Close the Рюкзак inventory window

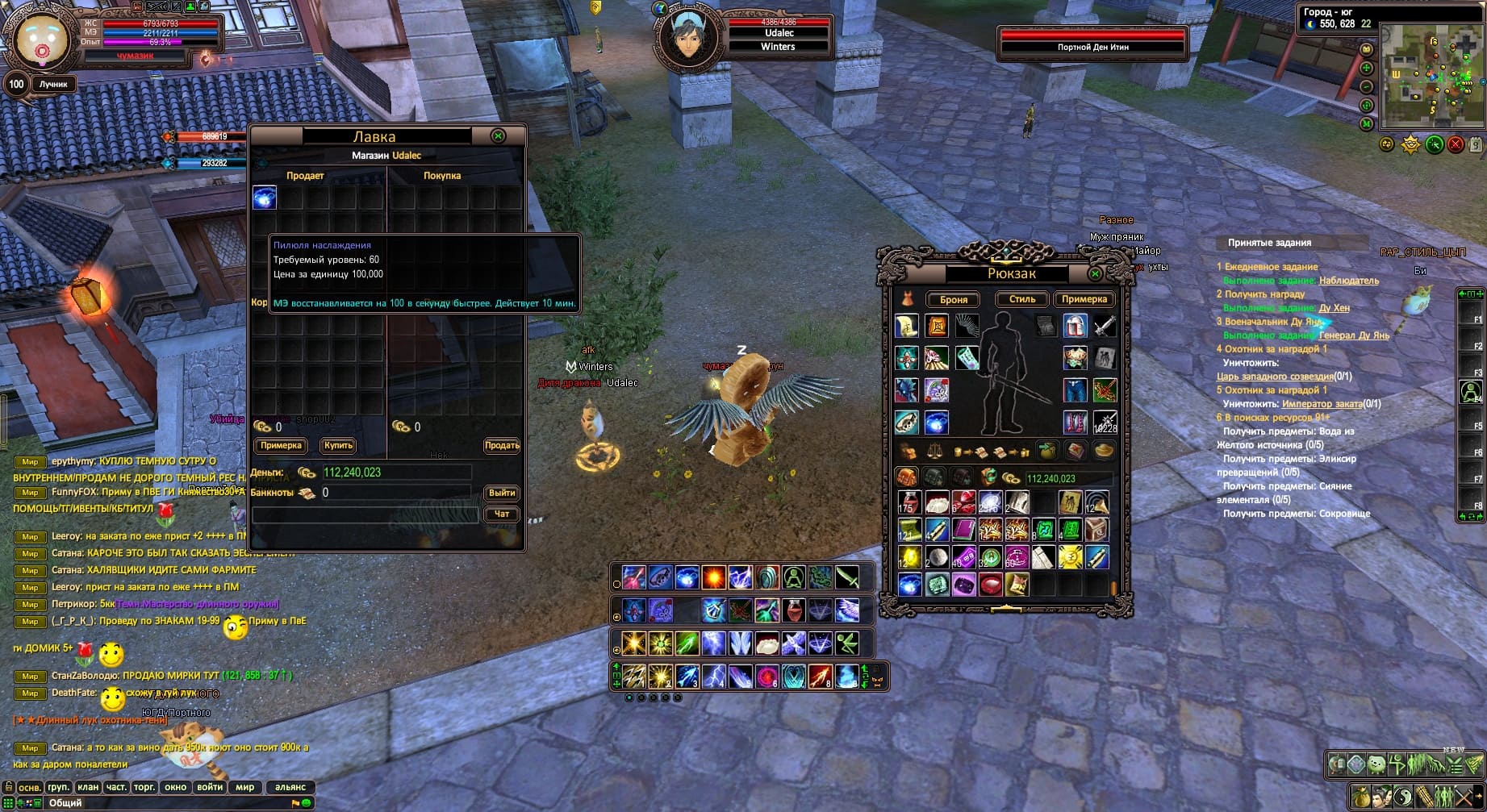(x=1095, y=274)
